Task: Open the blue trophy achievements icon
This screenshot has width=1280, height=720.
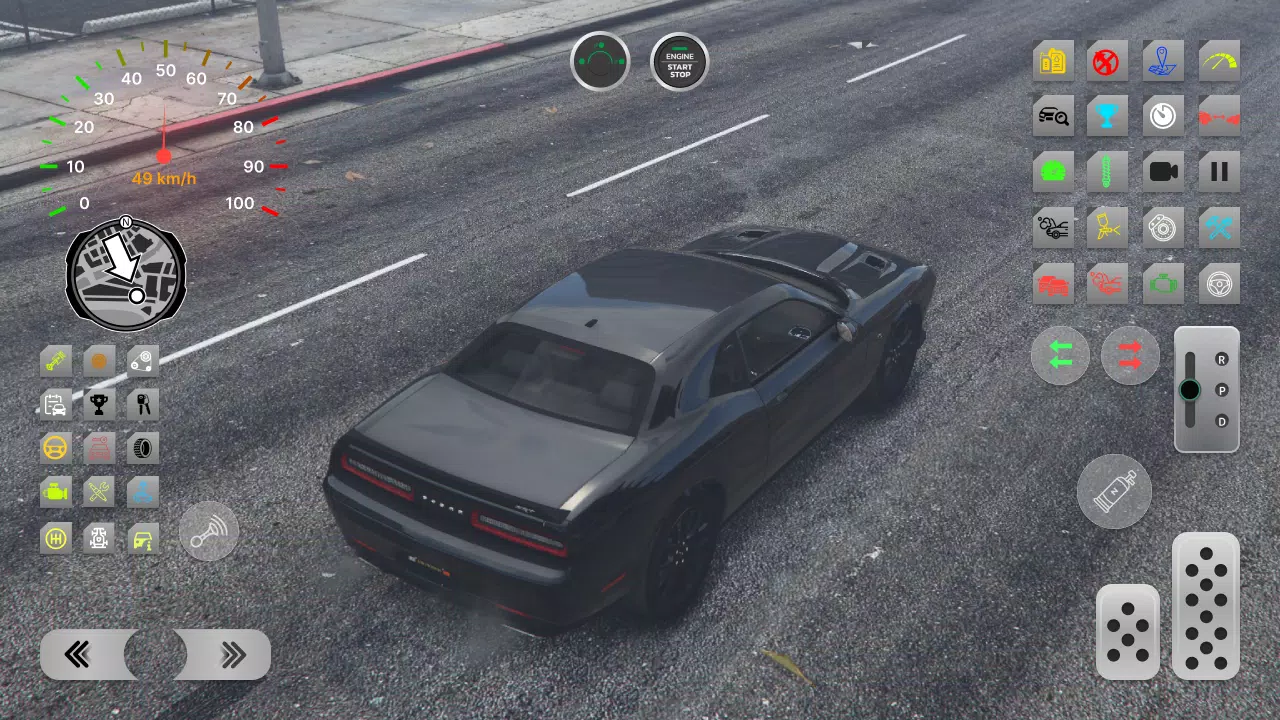Action: click(x=1107, y=115)
